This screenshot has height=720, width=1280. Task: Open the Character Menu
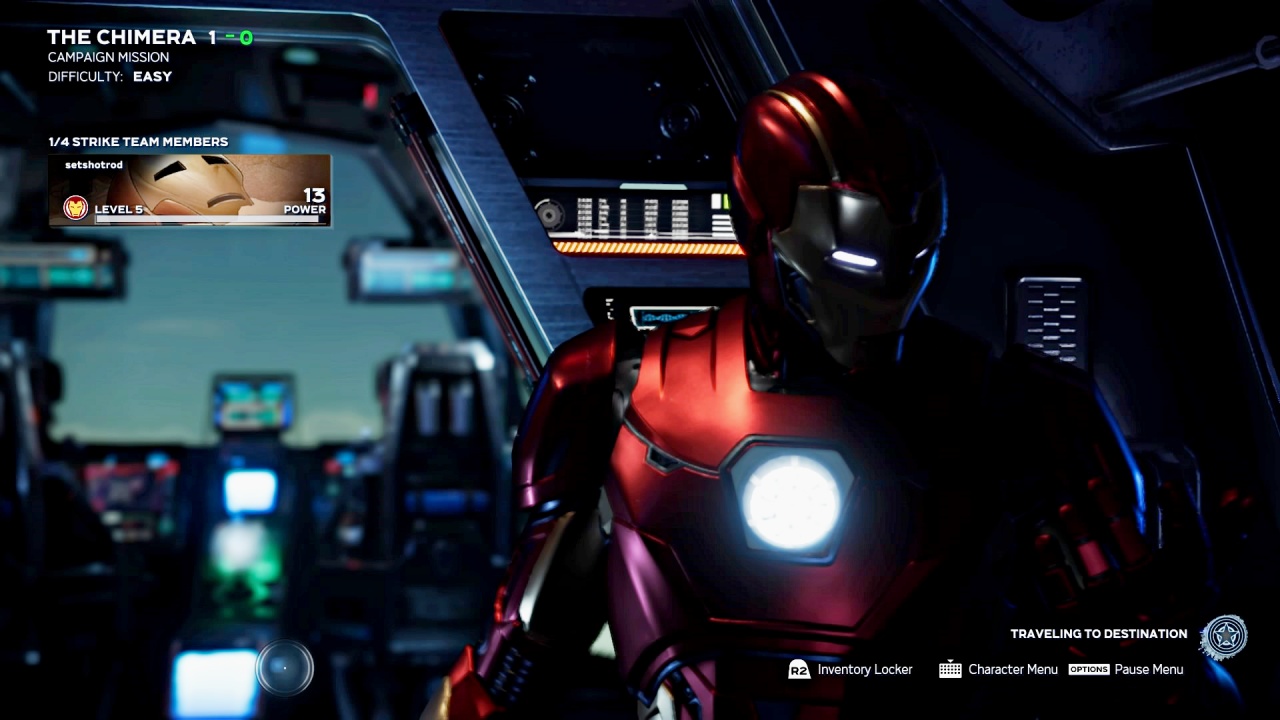[998, 670]
